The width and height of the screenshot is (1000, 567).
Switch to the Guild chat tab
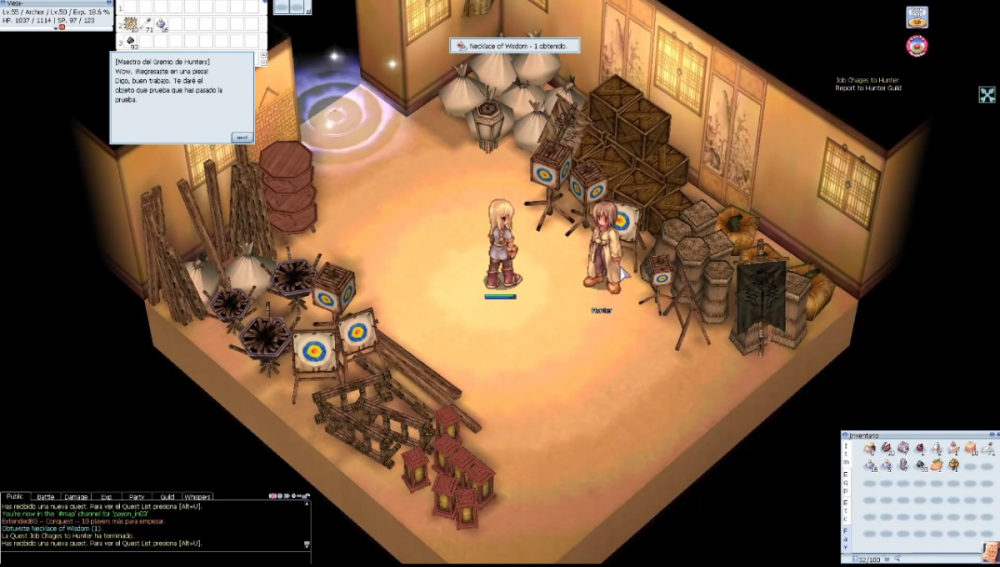[x=167, y=496]
